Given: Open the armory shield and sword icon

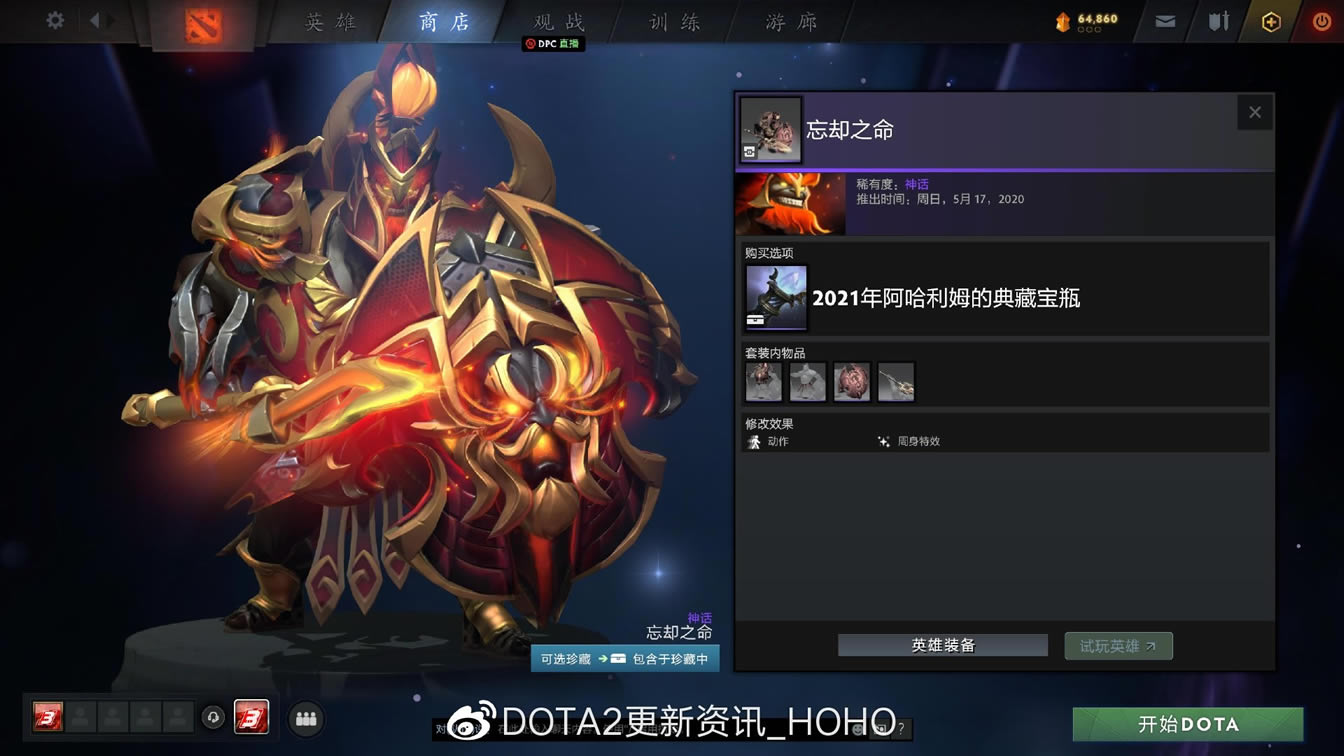Looking at the screenshot, I should coord(1218,19).
